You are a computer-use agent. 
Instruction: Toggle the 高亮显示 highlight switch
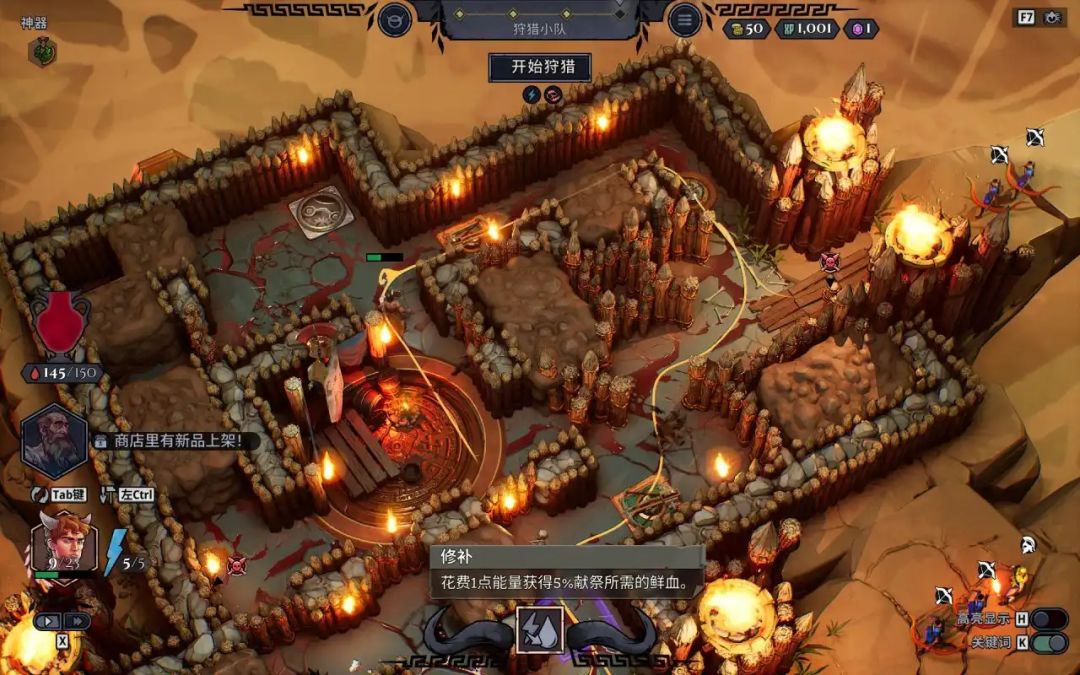[1048, 619]
